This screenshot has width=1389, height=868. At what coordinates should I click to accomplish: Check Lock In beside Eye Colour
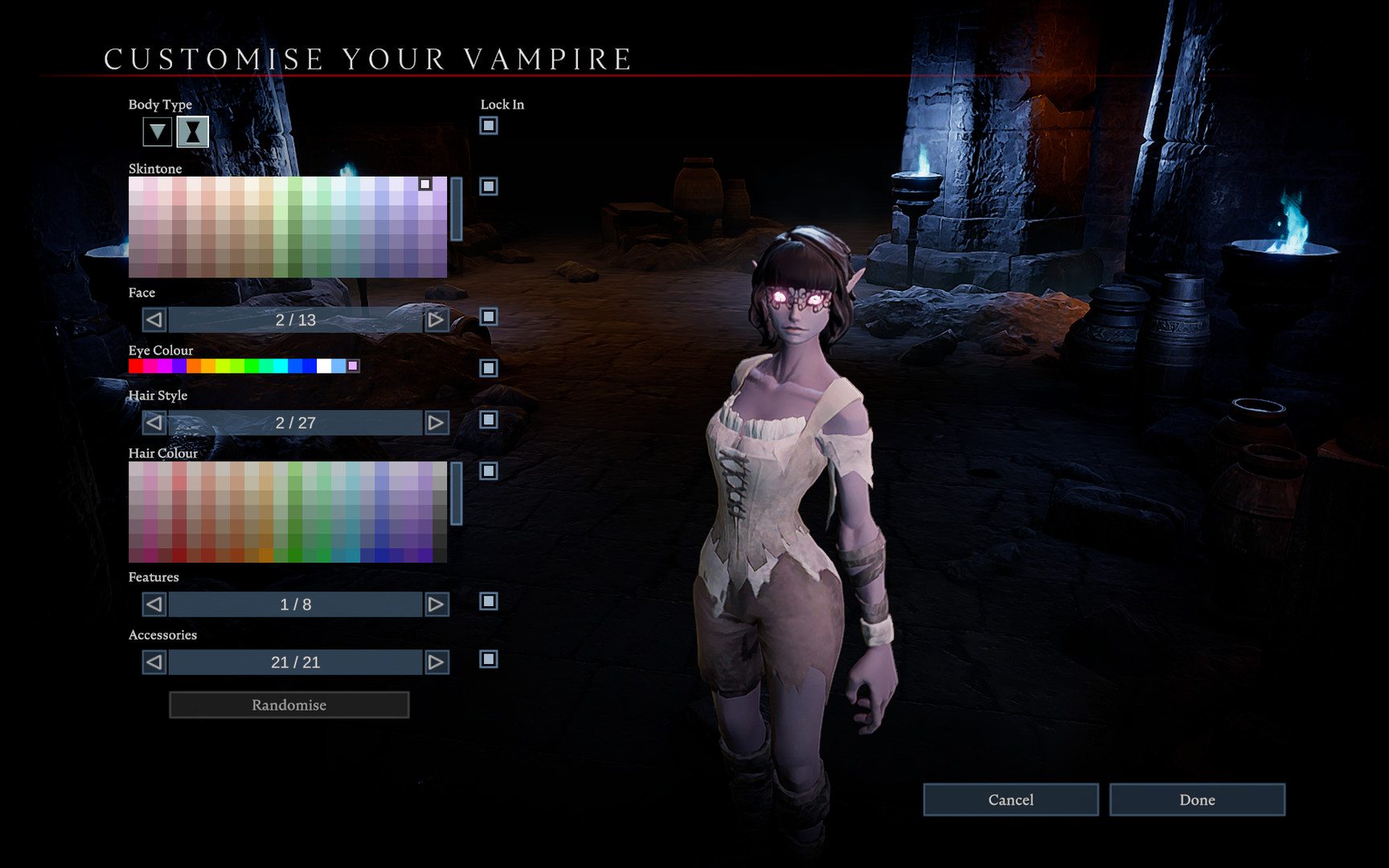click(x=488, y=370)
